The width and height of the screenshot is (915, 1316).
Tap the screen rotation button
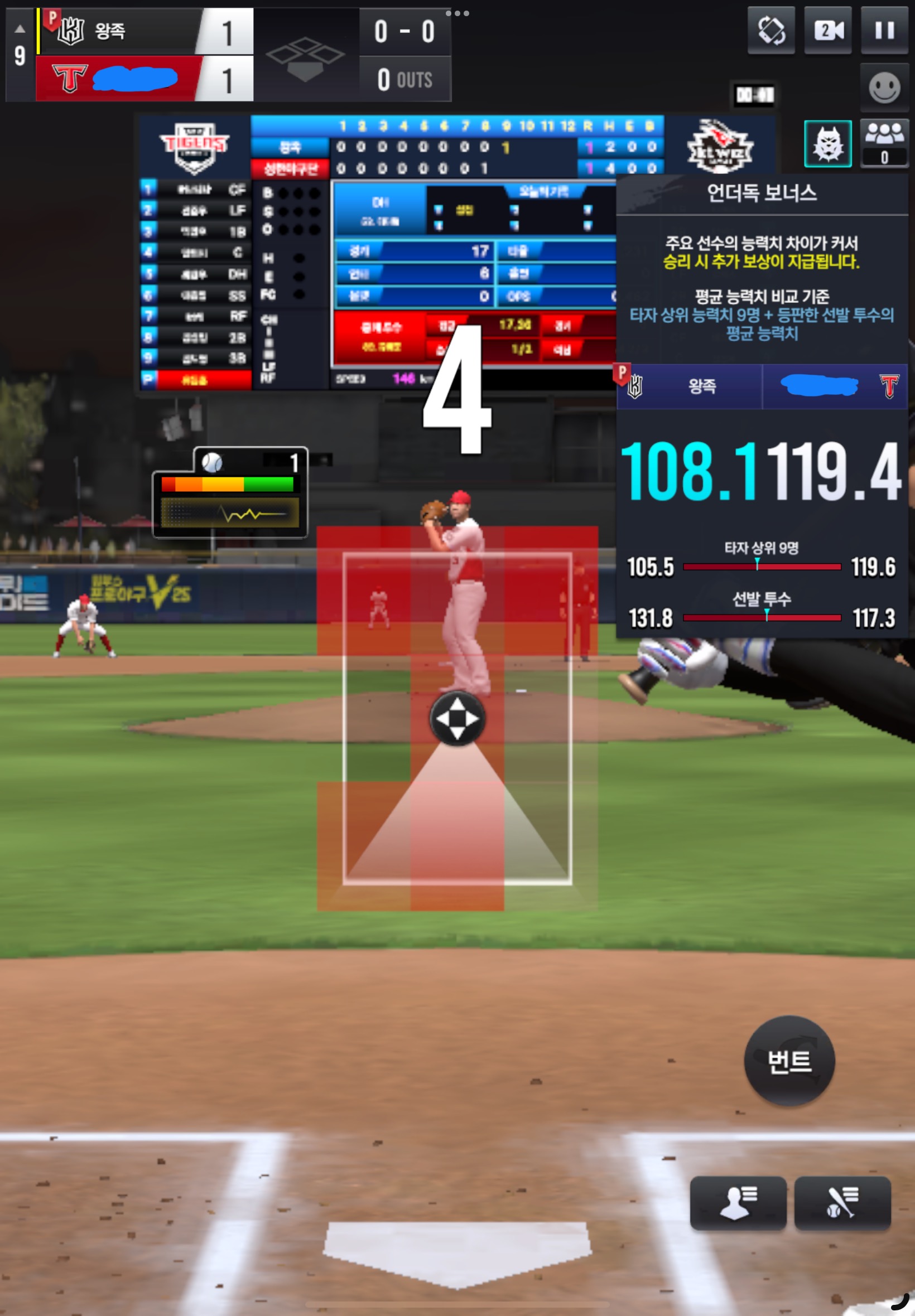point(771,30)
